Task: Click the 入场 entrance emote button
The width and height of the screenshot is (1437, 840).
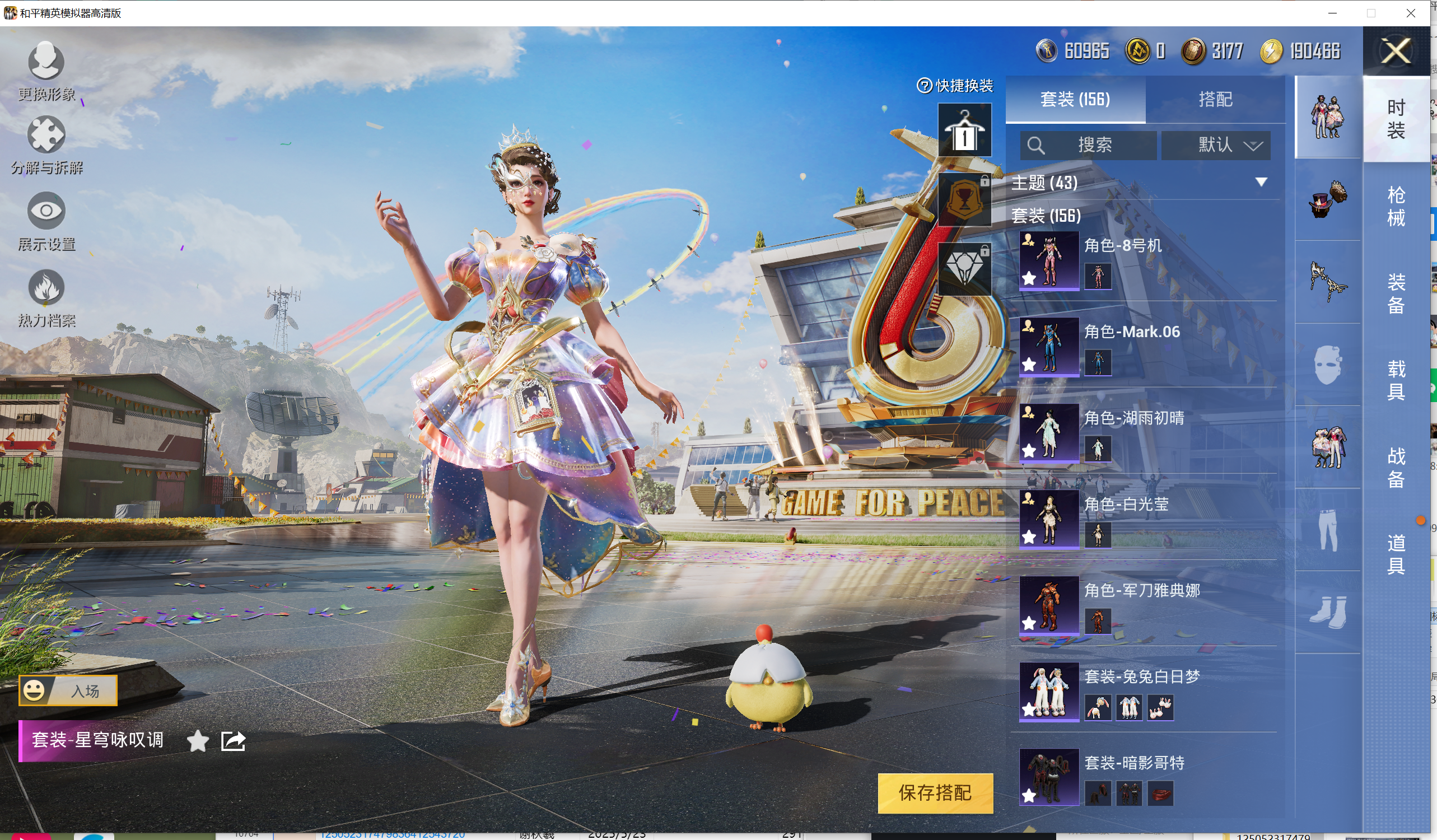Action: pos(68,690)
